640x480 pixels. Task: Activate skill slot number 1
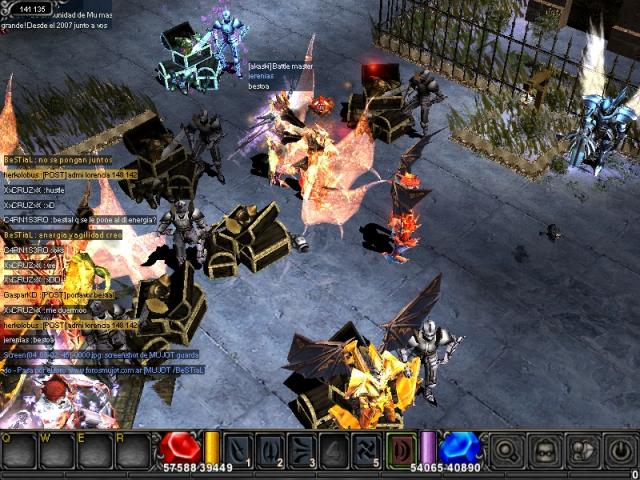239,450
